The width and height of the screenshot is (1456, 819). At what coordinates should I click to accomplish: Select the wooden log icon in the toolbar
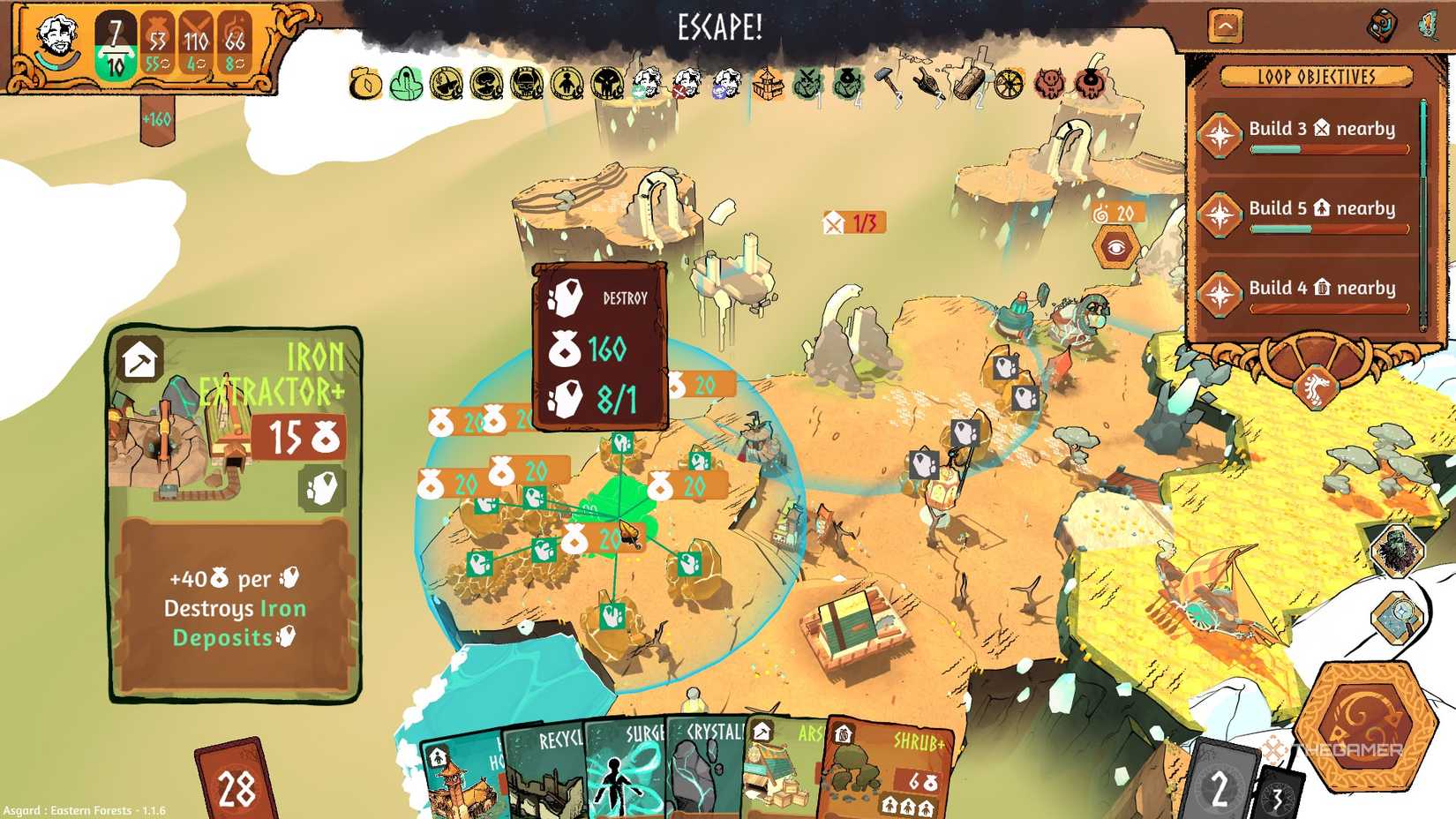point(968,84)
